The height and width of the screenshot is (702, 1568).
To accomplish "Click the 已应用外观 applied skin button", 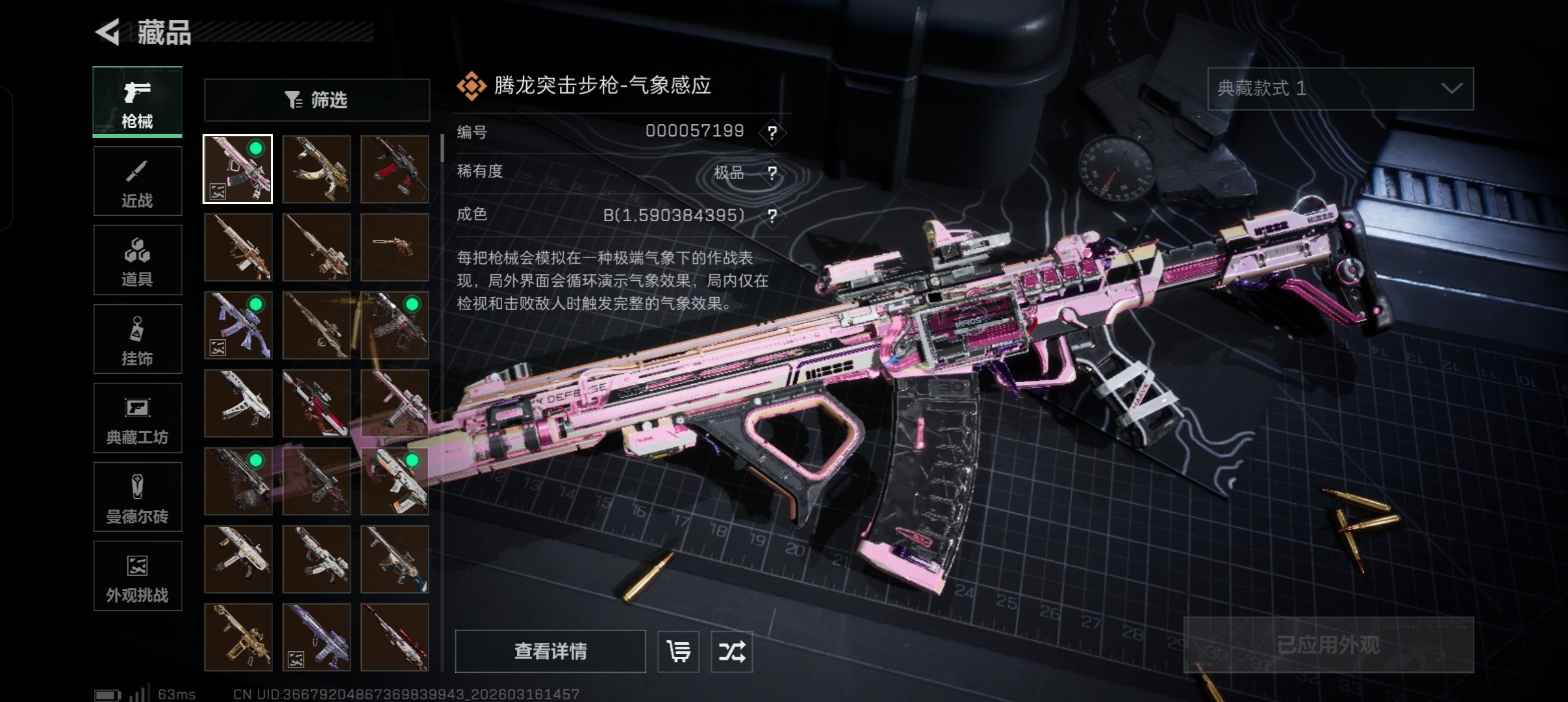I will click(x=1328, y=644).
